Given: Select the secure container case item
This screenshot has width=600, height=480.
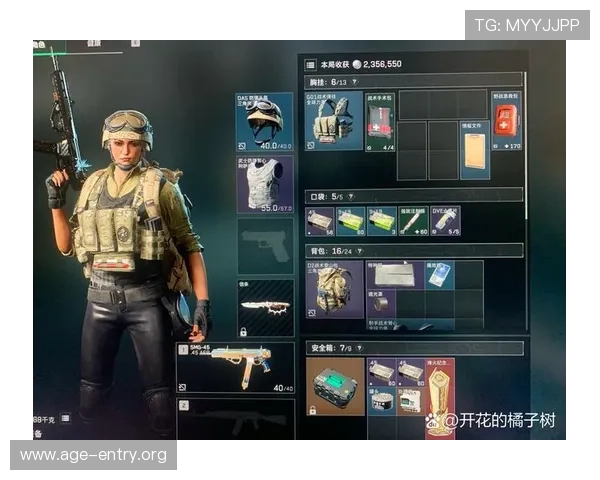Looking at the screenshot, I should point(334,386).
